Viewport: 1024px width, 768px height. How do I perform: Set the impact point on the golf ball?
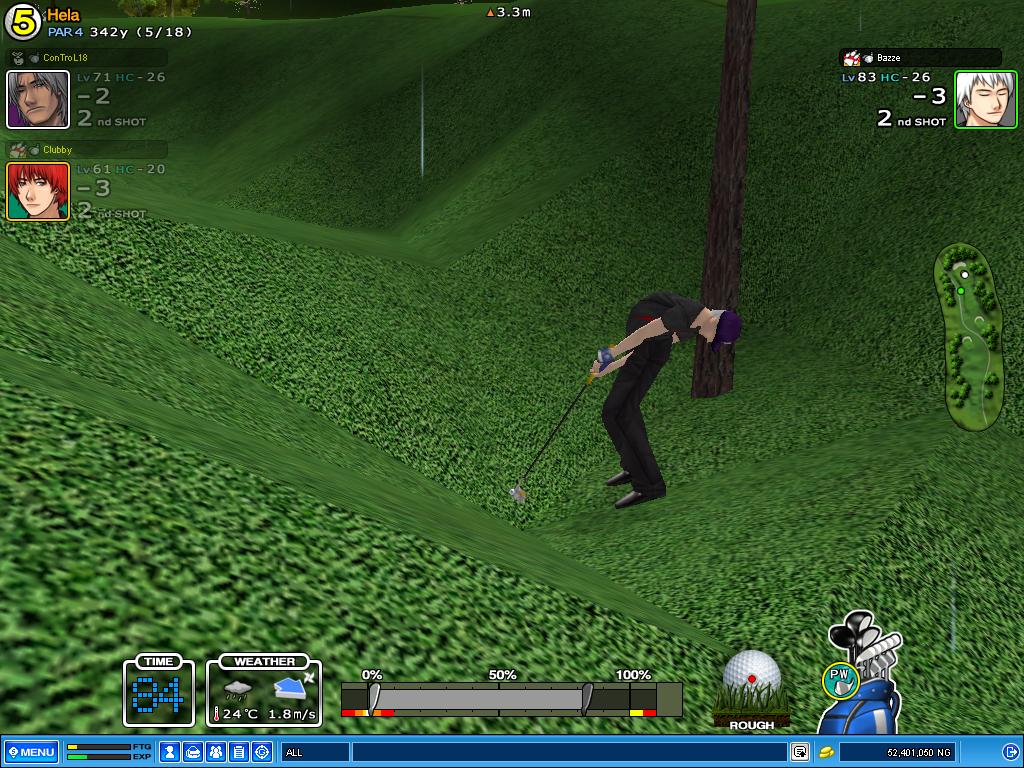point(752,677)
